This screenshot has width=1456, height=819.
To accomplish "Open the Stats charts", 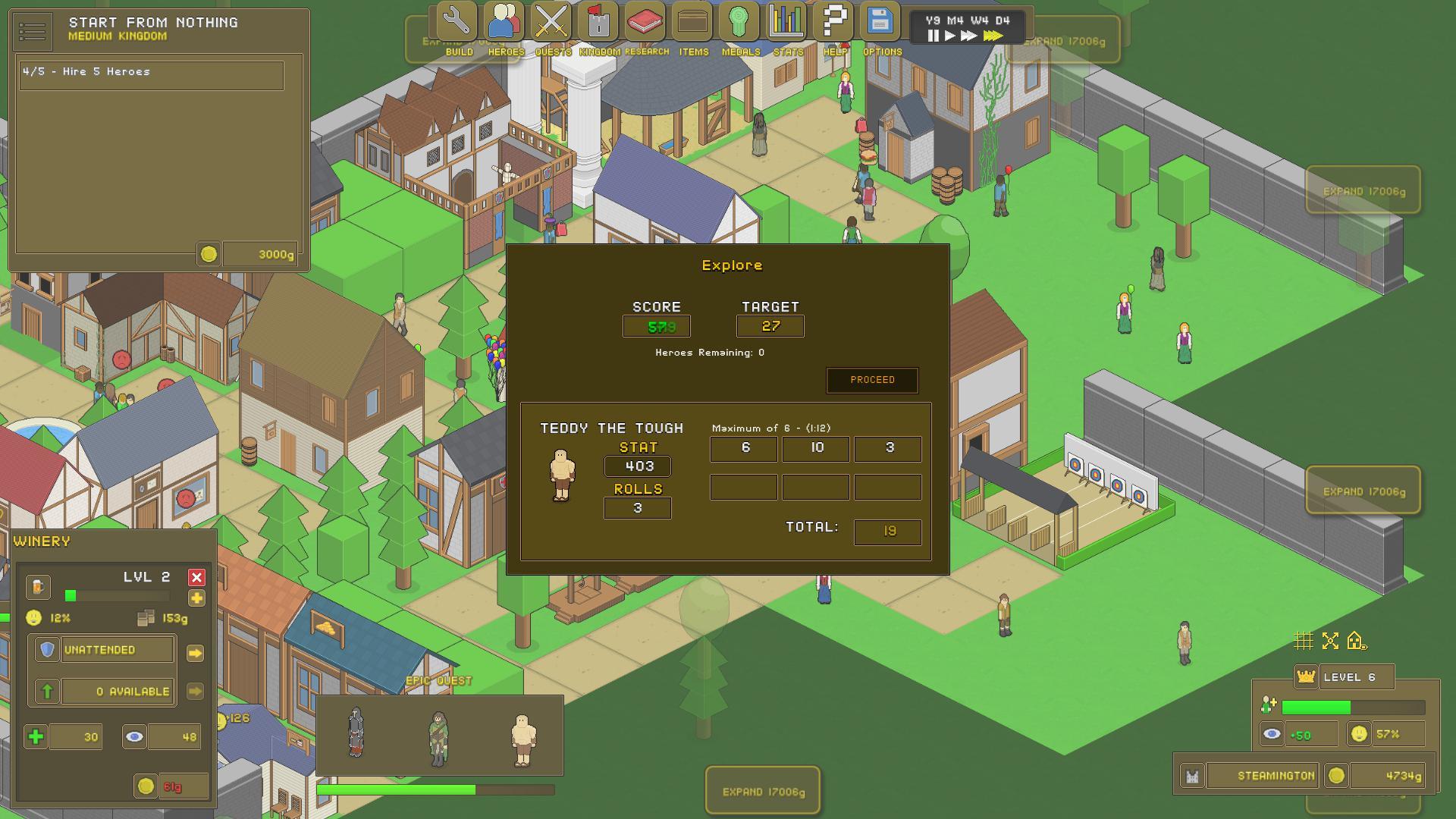I will 786,23.
